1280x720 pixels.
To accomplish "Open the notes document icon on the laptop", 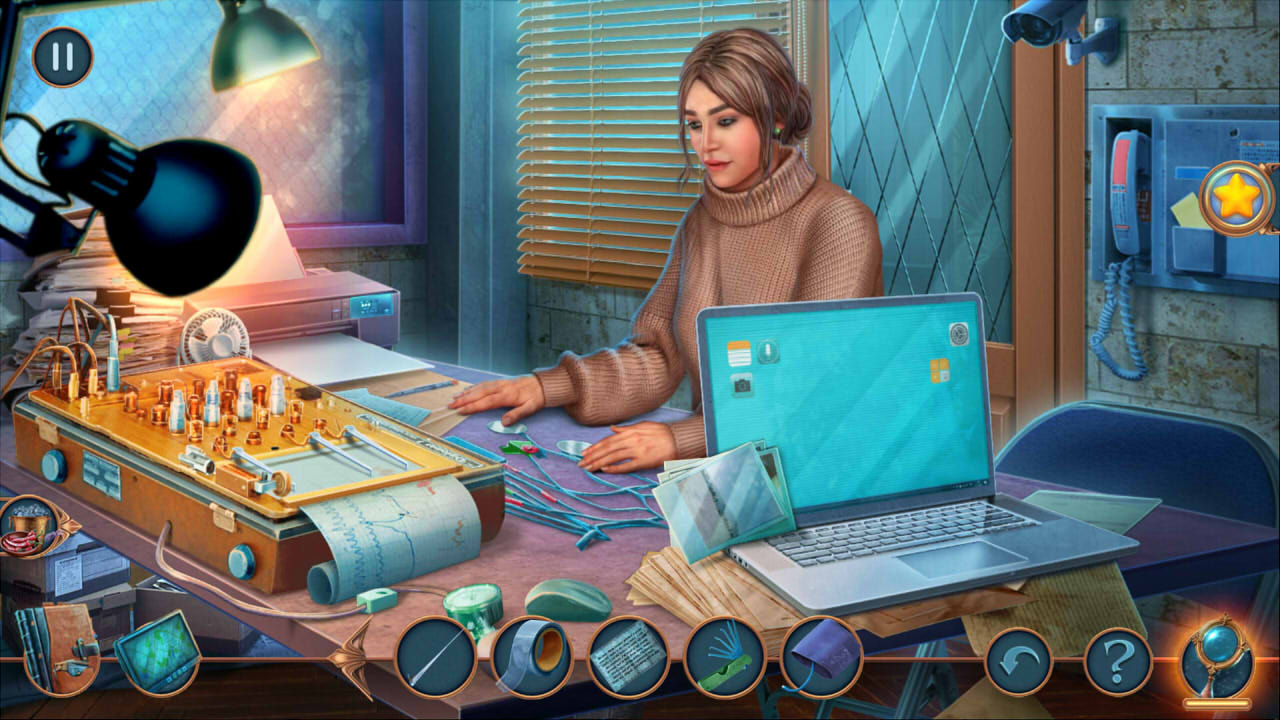I will 738,353.
